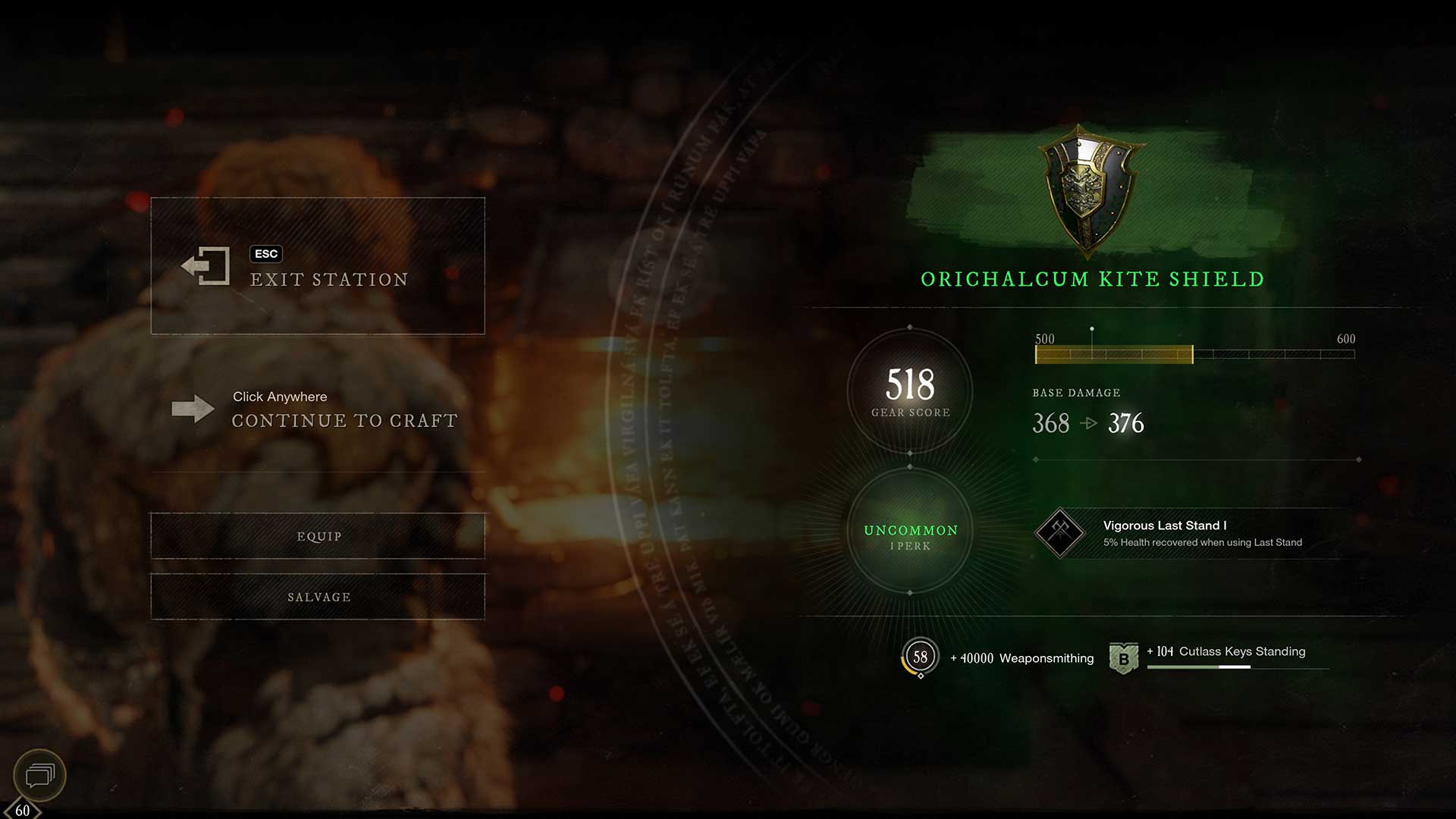
Task: Open the chat bubble icon
Action: tap(40, 775)
